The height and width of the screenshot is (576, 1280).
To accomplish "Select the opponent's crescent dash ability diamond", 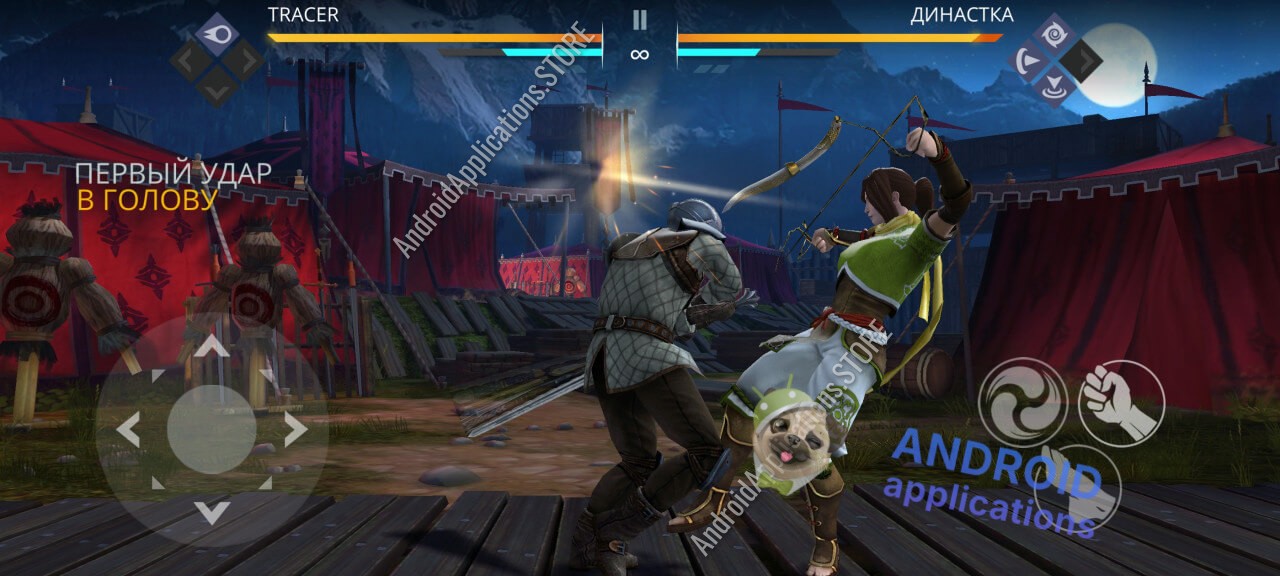I will [1027, 61].
